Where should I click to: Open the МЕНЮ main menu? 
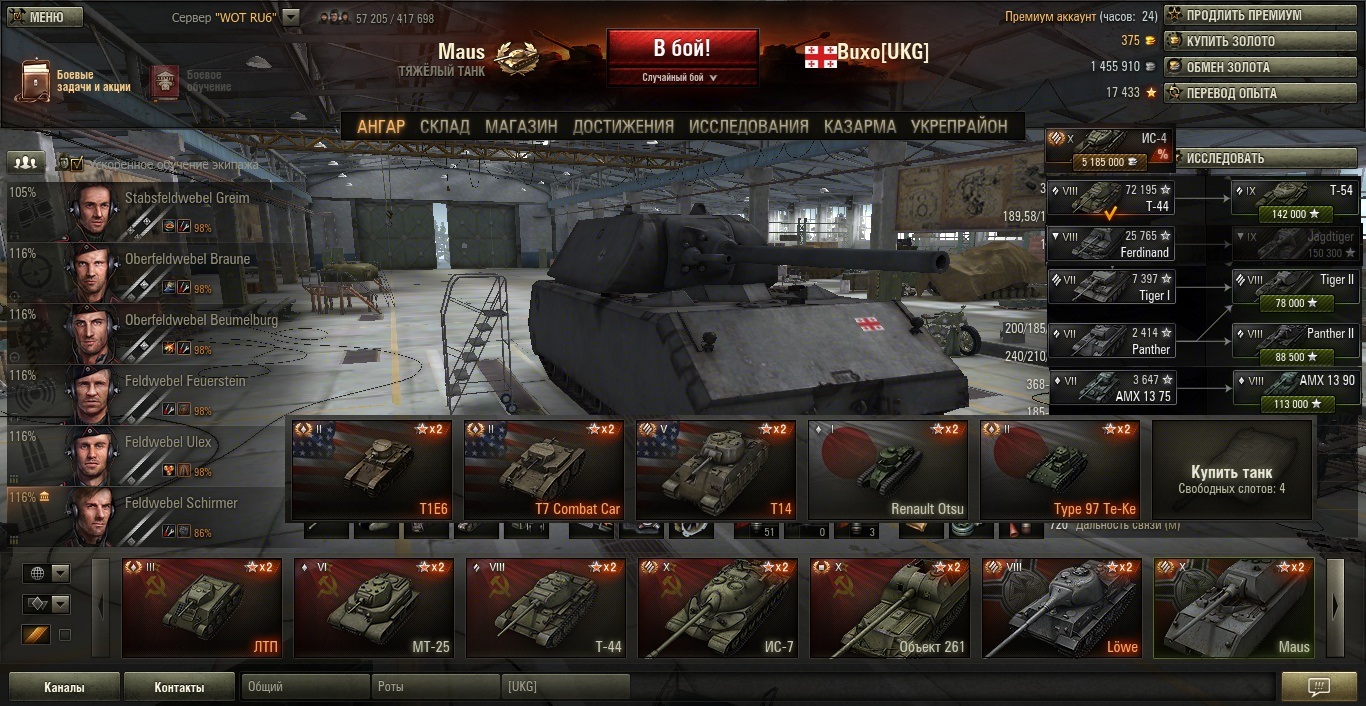click(x=44, y=17)
